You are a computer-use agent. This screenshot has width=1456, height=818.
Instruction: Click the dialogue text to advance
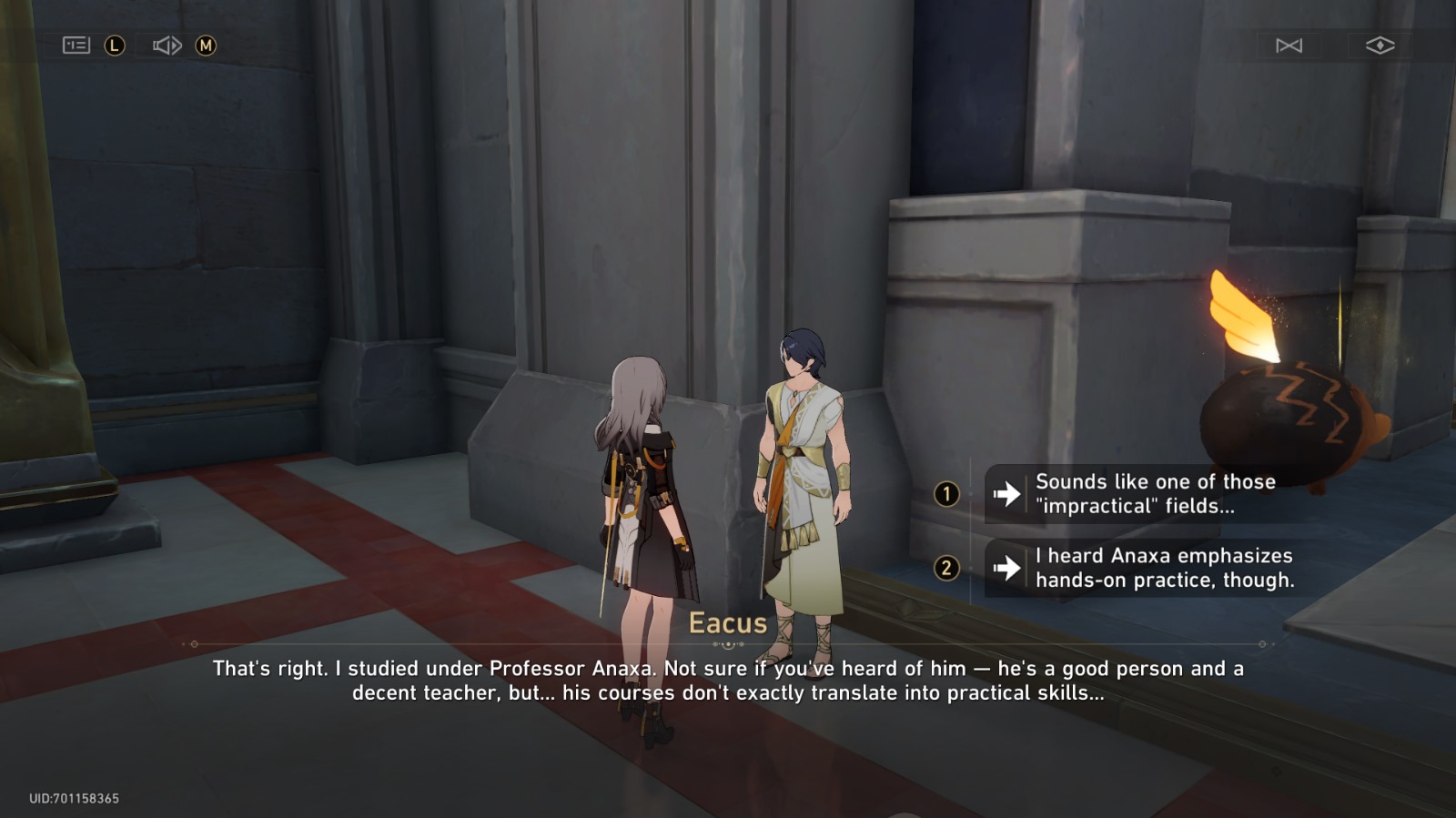point(728,681)
